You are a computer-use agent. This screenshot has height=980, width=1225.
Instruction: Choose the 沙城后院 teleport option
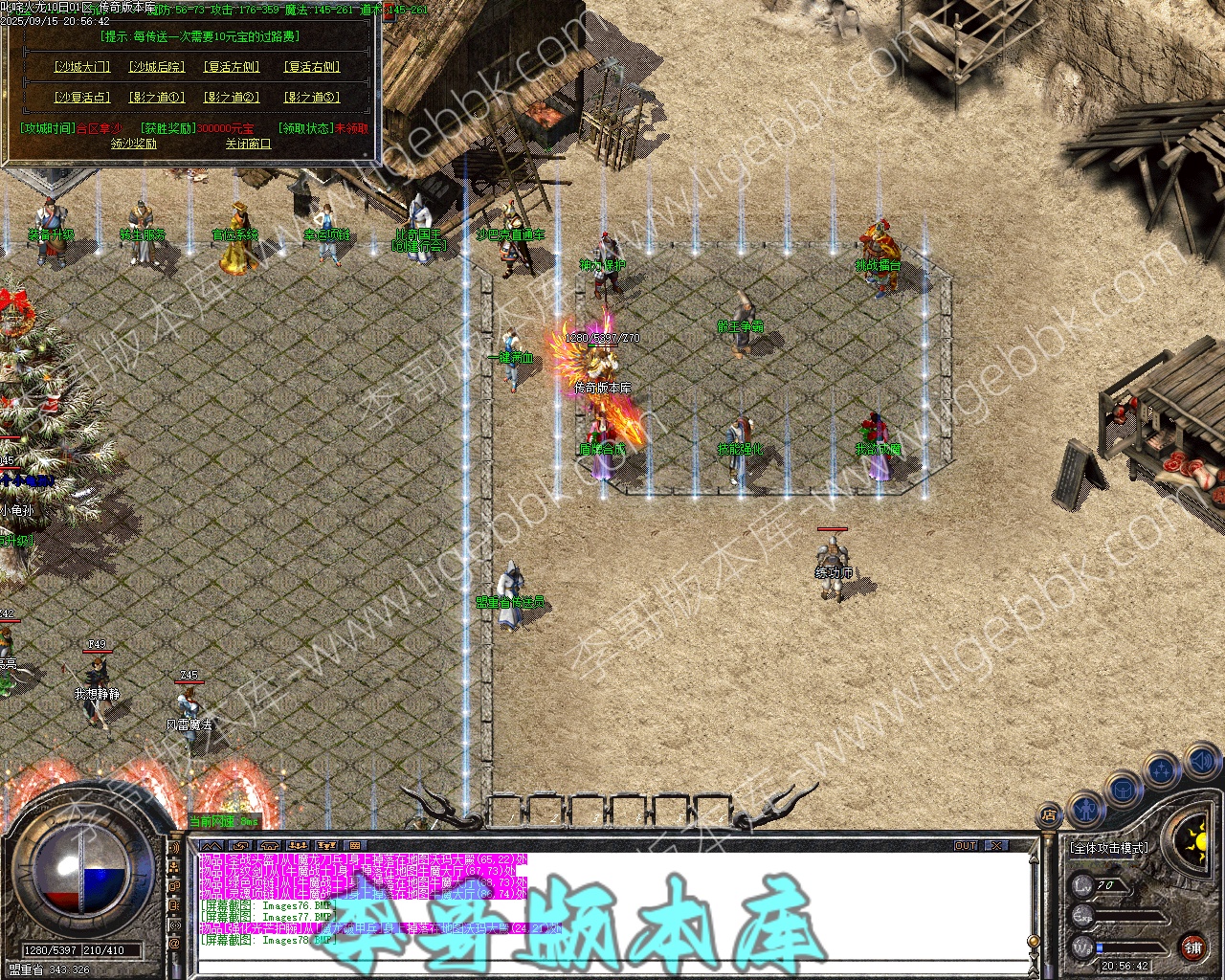tap(158, 67)
